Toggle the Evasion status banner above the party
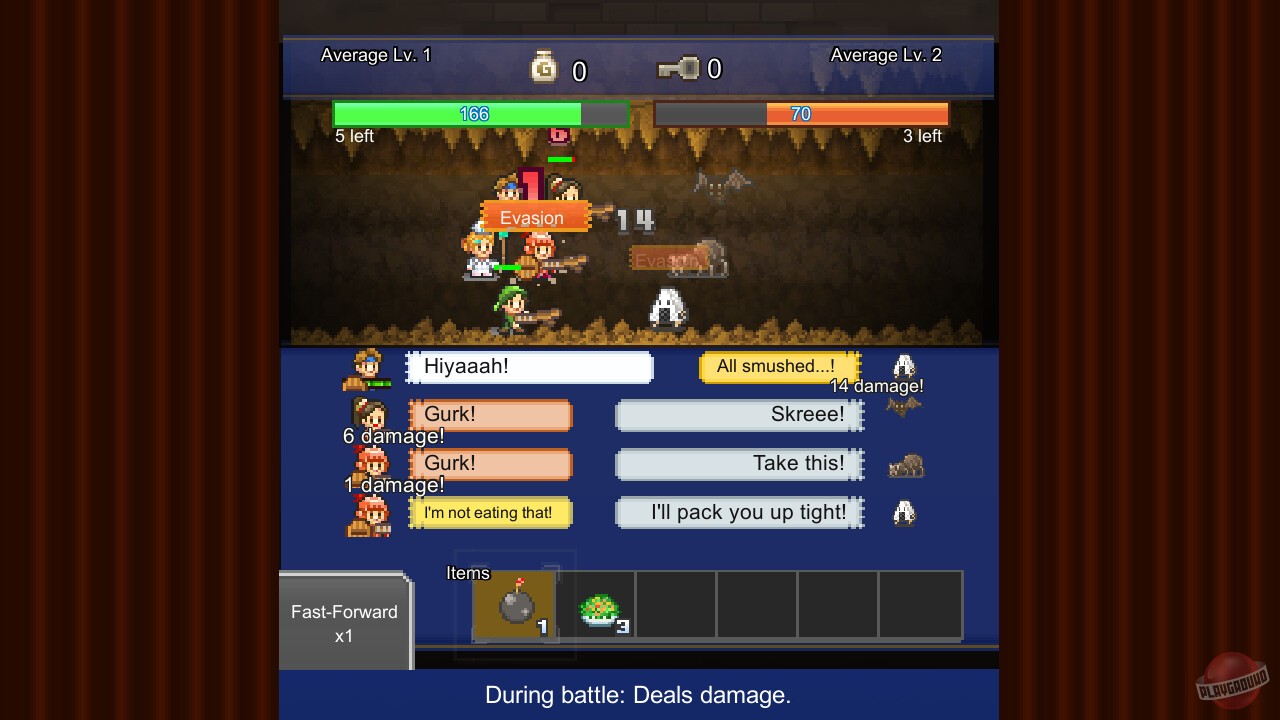Screen dimensions: 1280x720 pos(532,217)
